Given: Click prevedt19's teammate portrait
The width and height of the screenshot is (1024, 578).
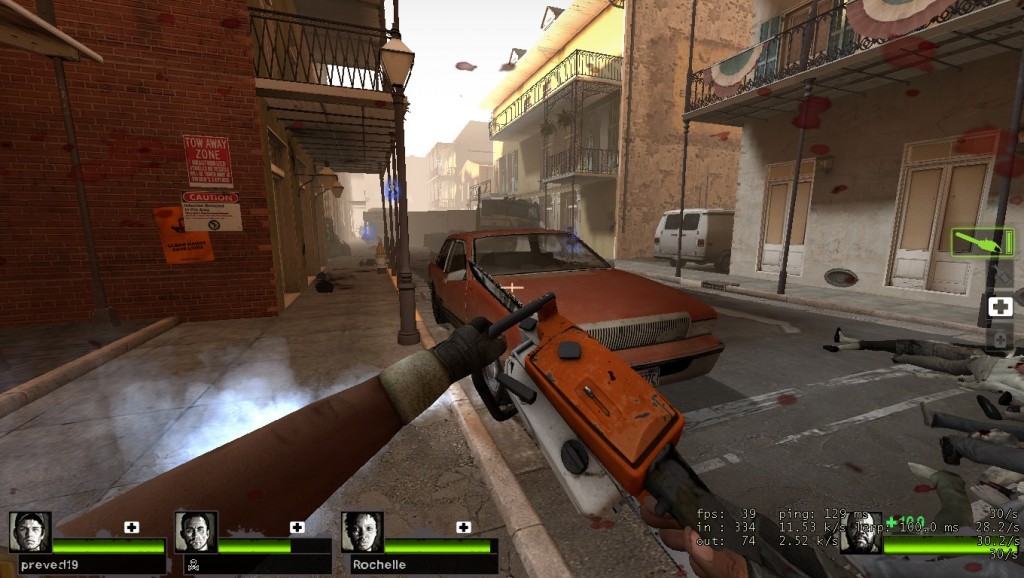Looking at the screenshot, I should pyautogui.click(x=30, y=532).
